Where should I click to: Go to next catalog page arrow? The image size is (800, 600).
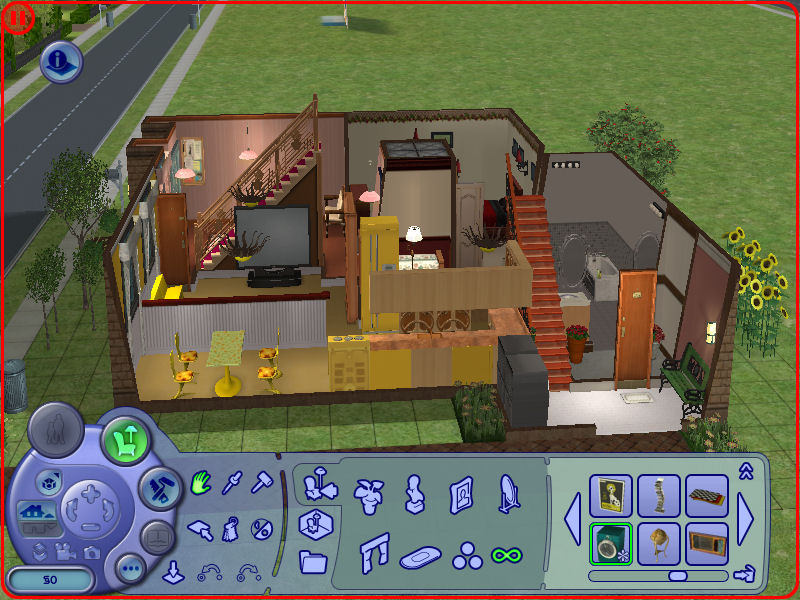pyautogui.click(x=747, y=519)
